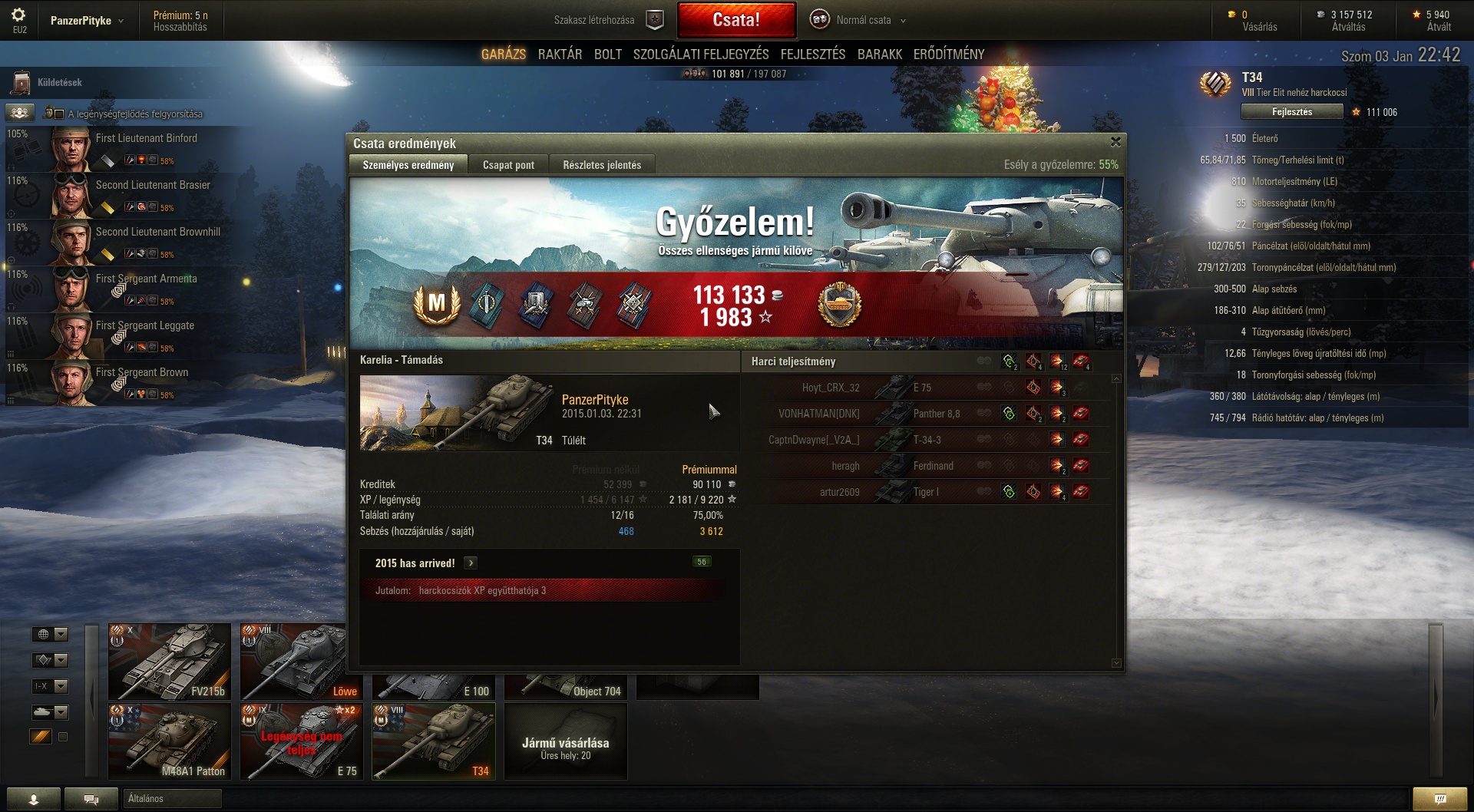Open the Részletes jelentés tab
1474x812 pixels.
click(x=602, y=165)
